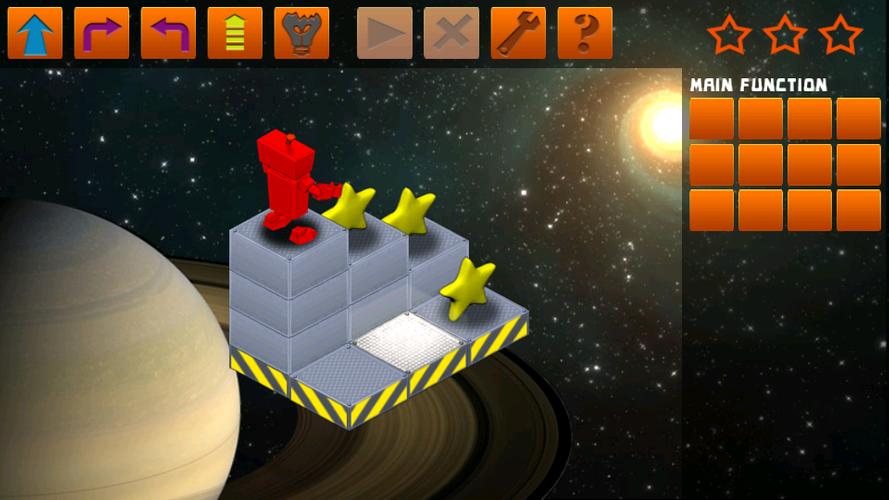Choose the yellow jump command
Viewport: 889px width, 500px height.
[235, 33]
